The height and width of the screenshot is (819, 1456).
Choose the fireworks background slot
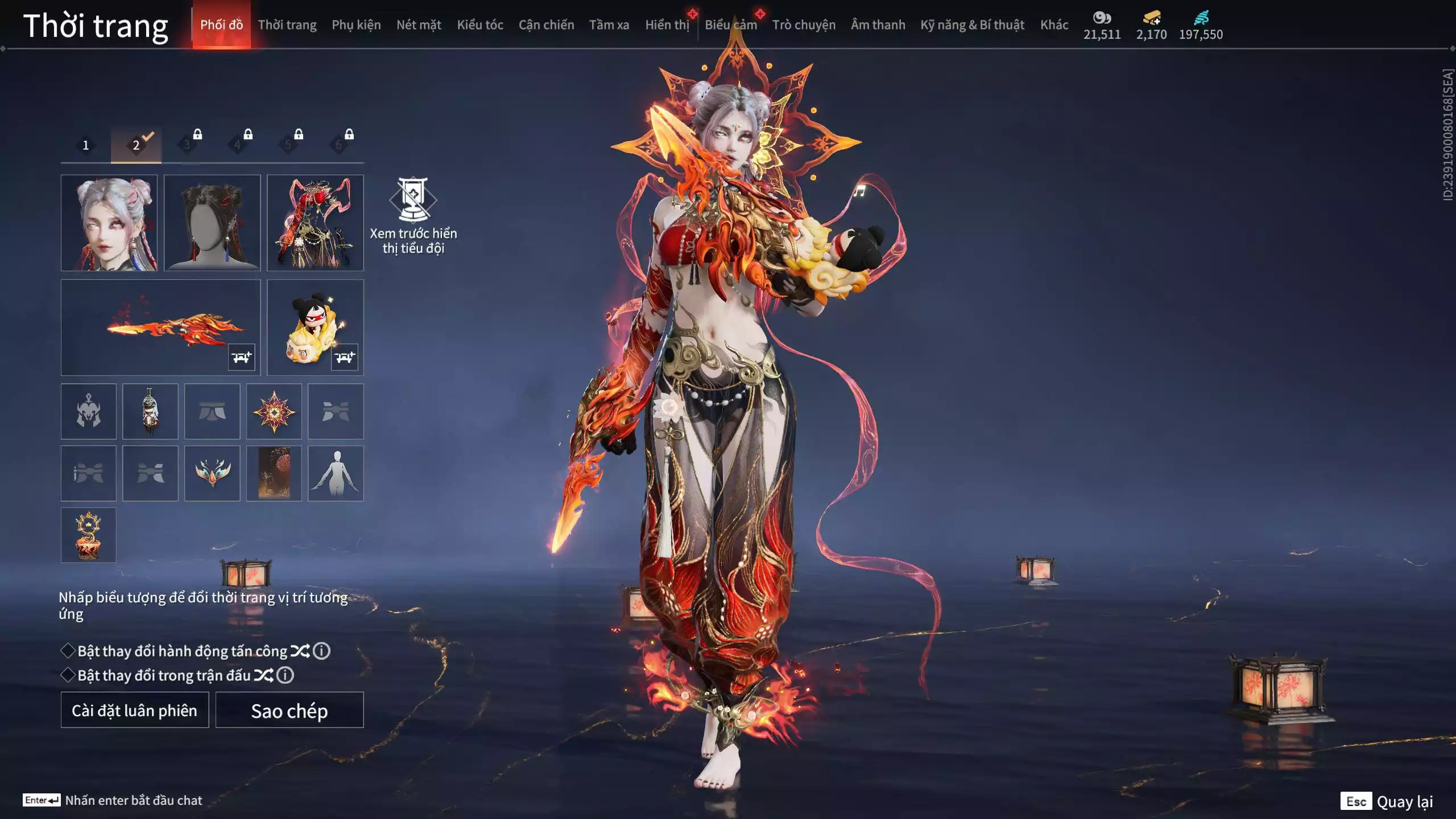pos(274,473)
